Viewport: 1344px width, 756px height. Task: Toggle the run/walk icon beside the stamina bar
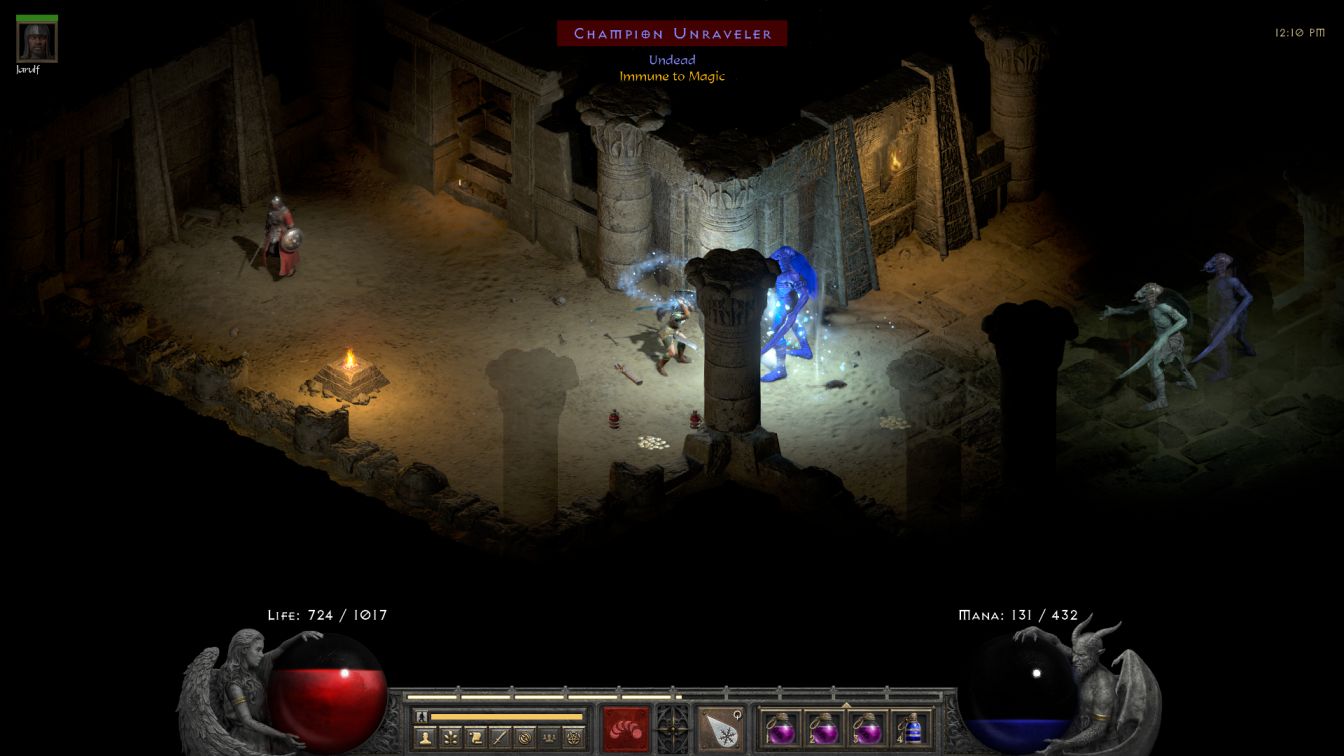421,716
